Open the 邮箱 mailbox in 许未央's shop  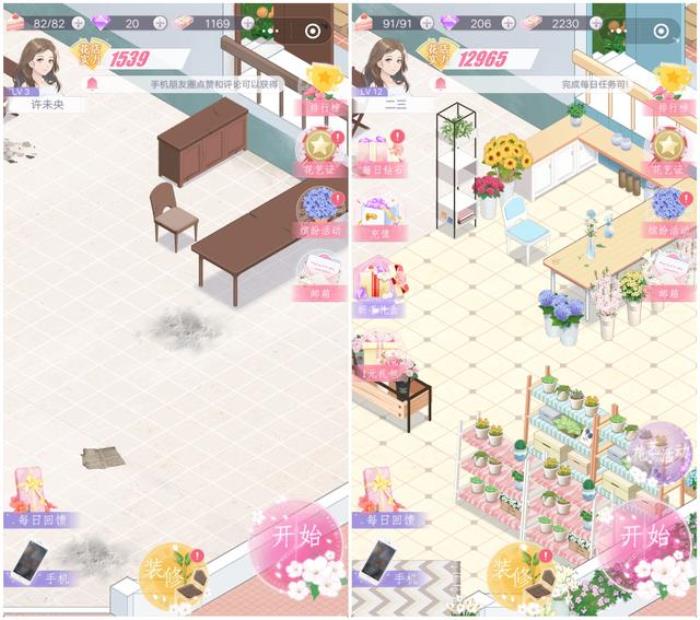[x=322, y=275]
